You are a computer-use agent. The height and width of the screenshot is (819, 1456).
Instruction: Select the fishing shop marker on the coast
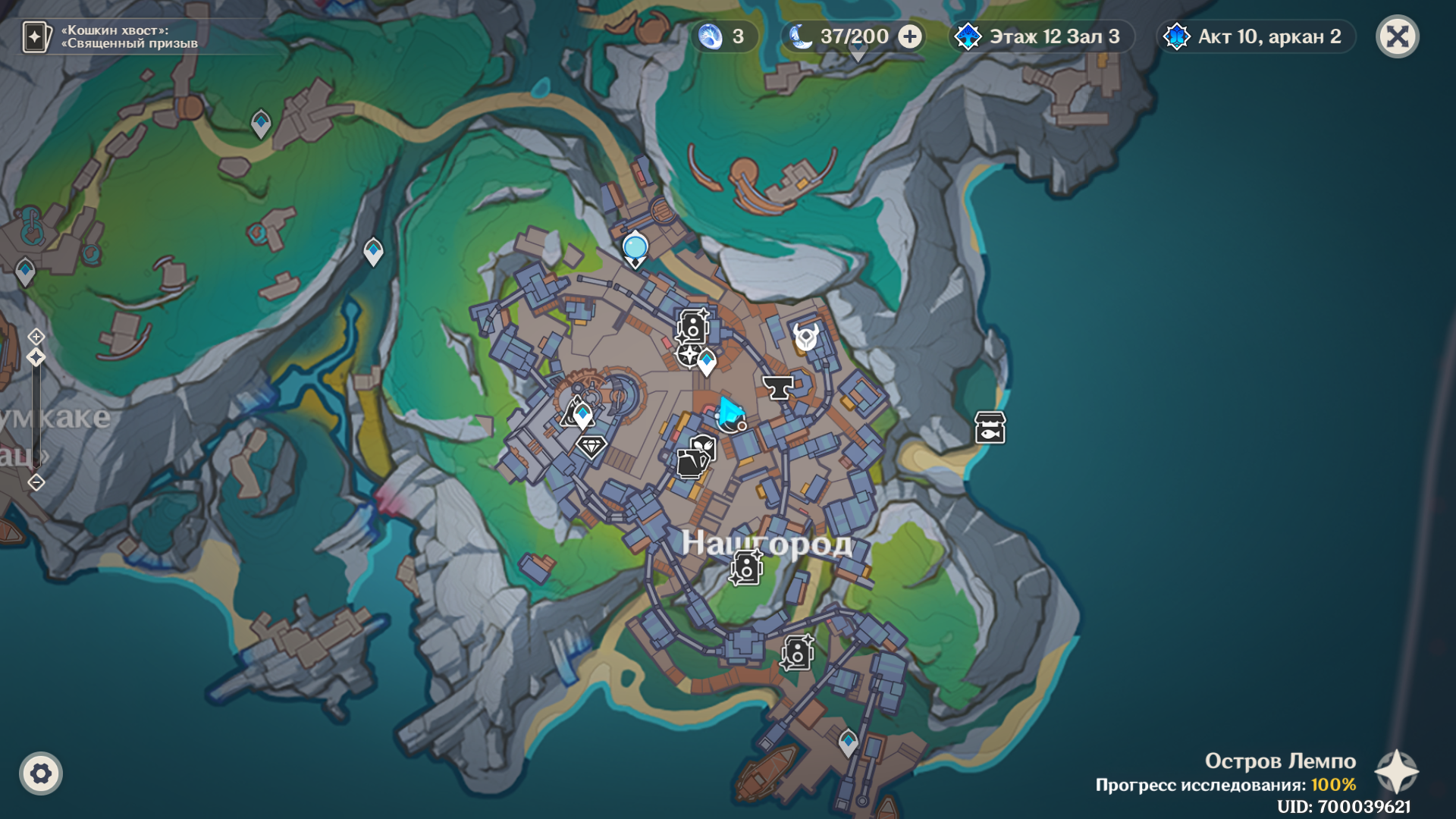[990, 428]
